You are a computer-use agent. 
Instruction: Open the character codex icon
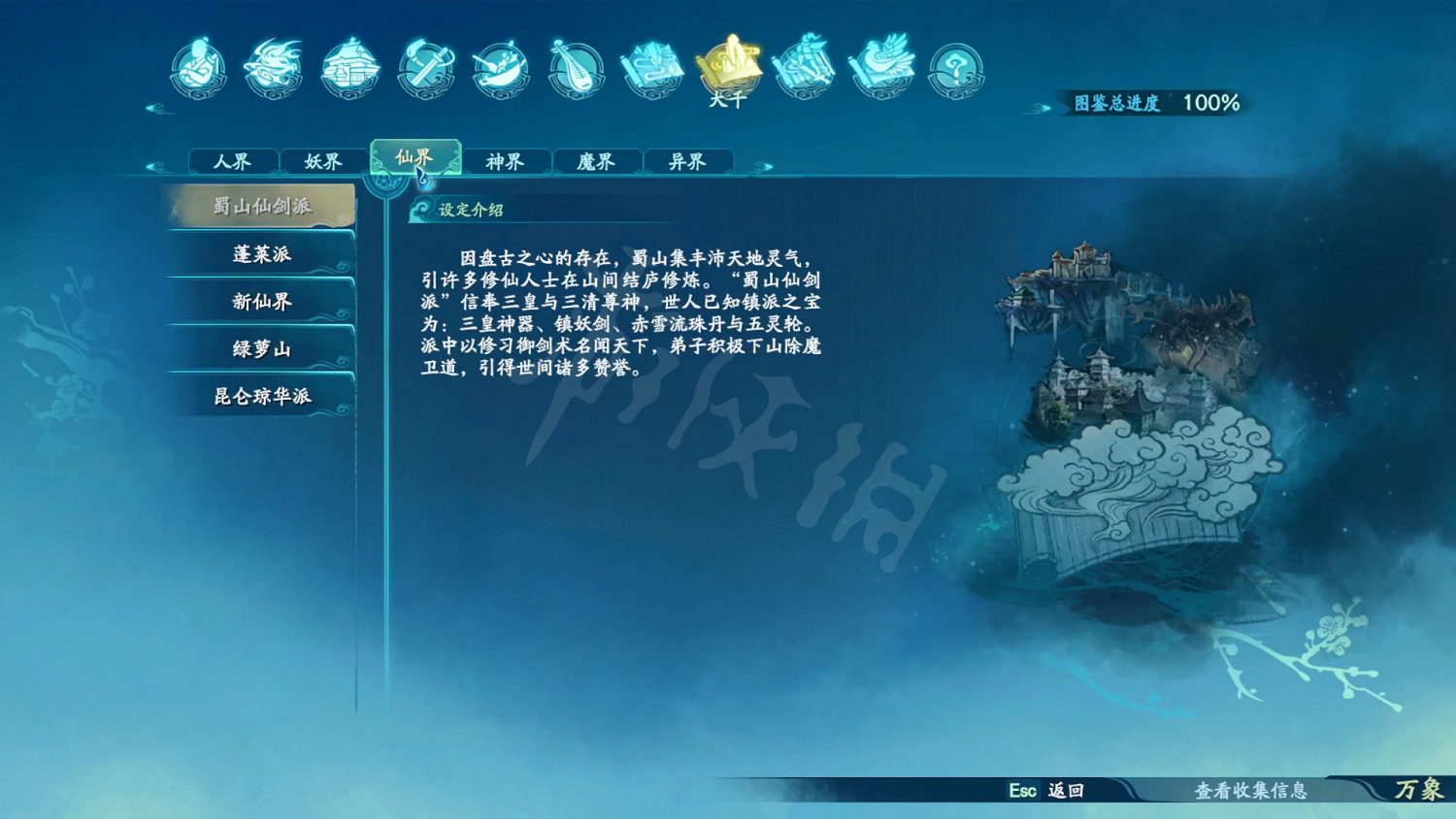(x=199, y=68)
